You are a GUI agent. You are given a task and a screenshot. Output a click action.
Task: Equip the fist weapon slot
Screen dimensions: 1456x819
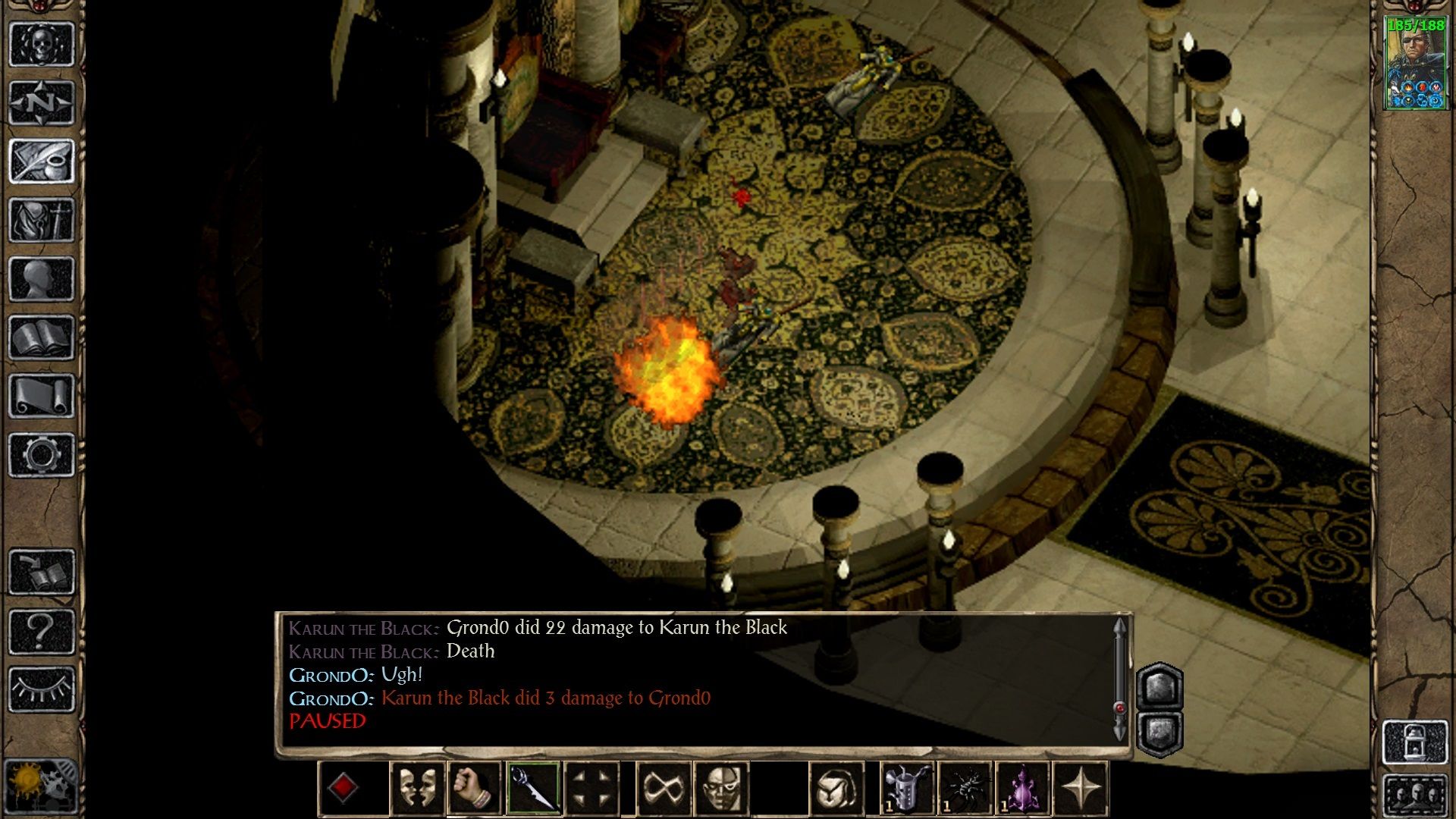click(475, 788)
